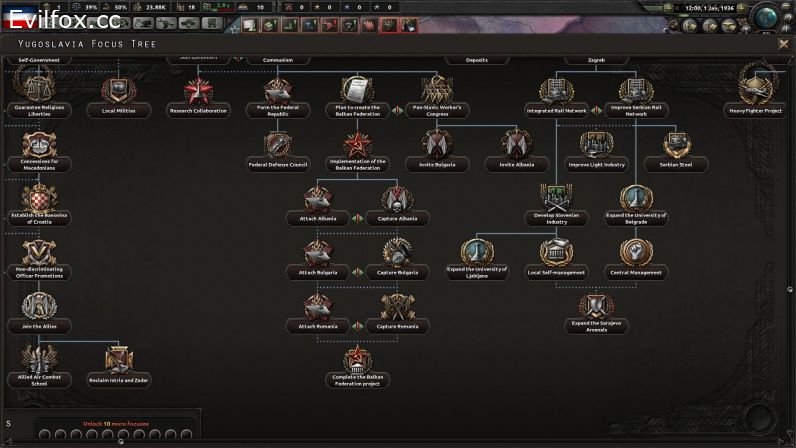Select Reclaim Istria and Zadar focus
Viewport: 796px width, 448px height.
point(119,363)
